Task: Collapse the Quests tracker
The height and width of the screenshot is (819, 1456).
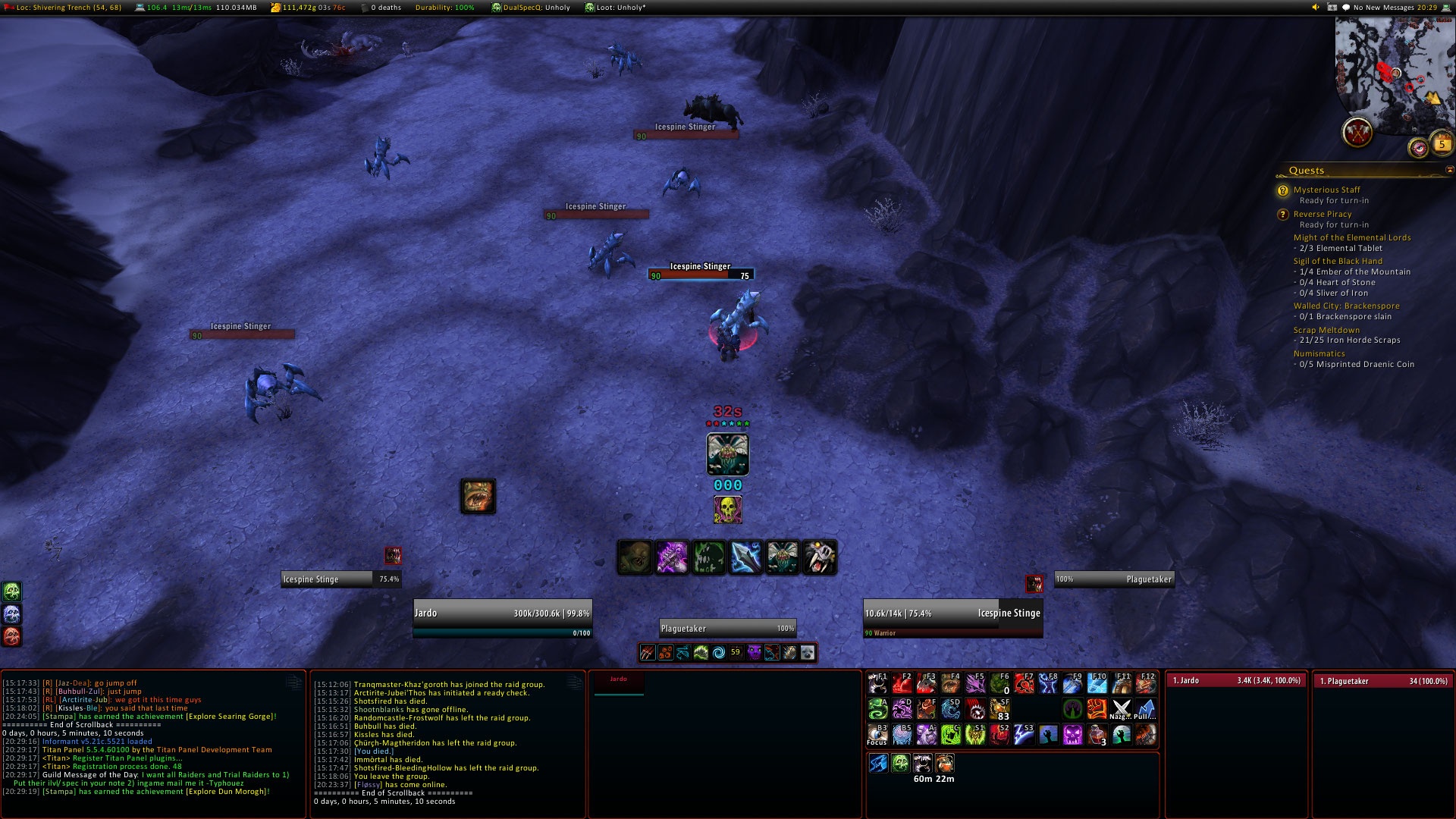Action: 1450,170
